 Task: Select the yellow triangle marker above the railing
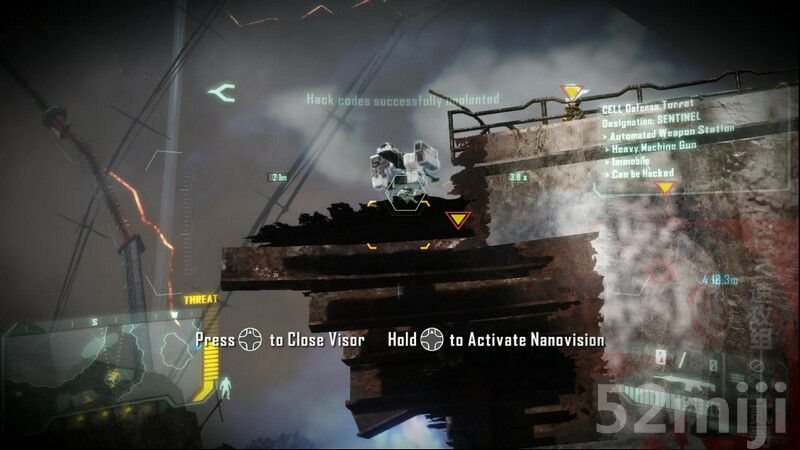click(x=572, y=93)
